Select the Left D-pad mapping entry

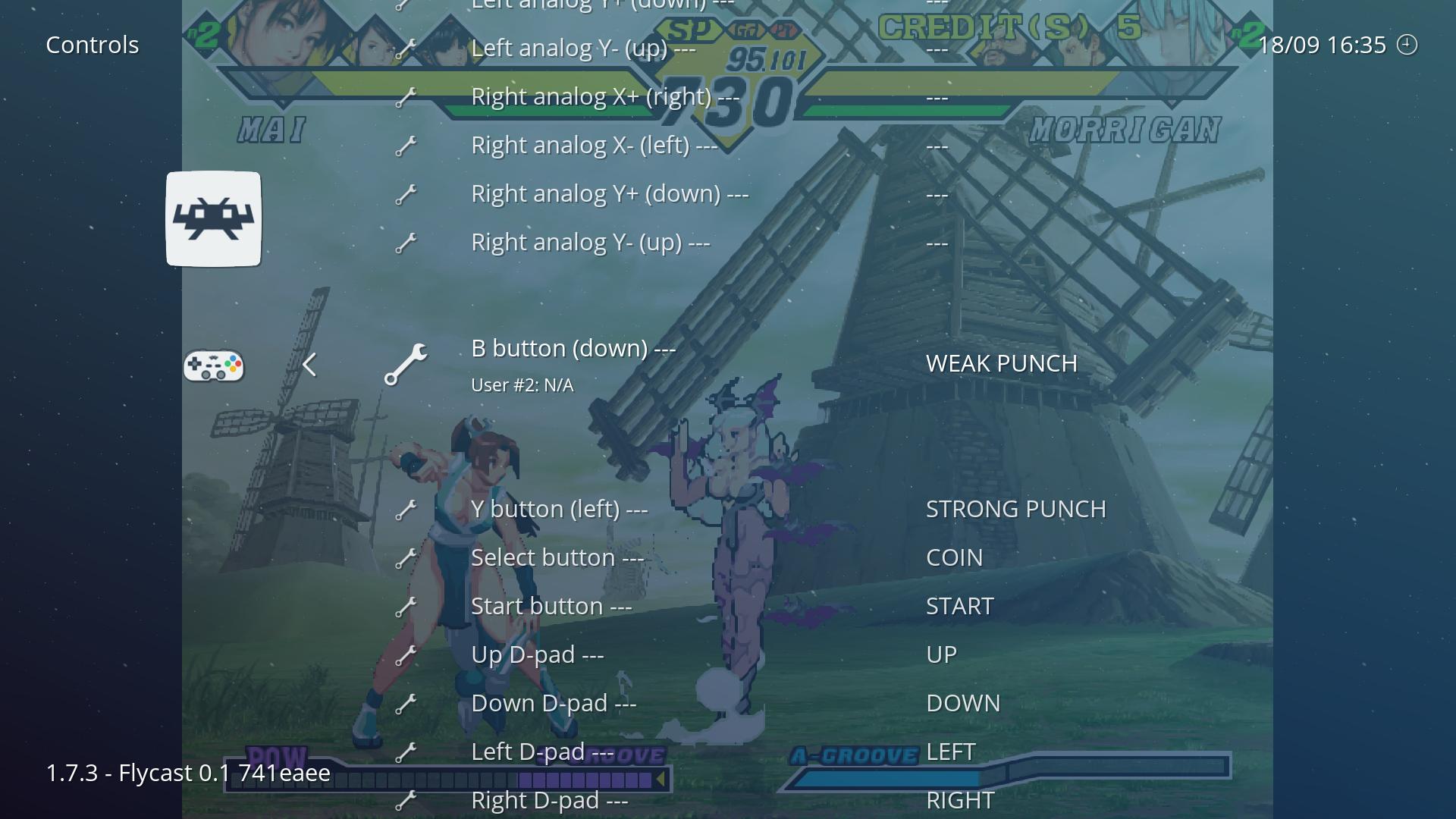click(542, 752)
